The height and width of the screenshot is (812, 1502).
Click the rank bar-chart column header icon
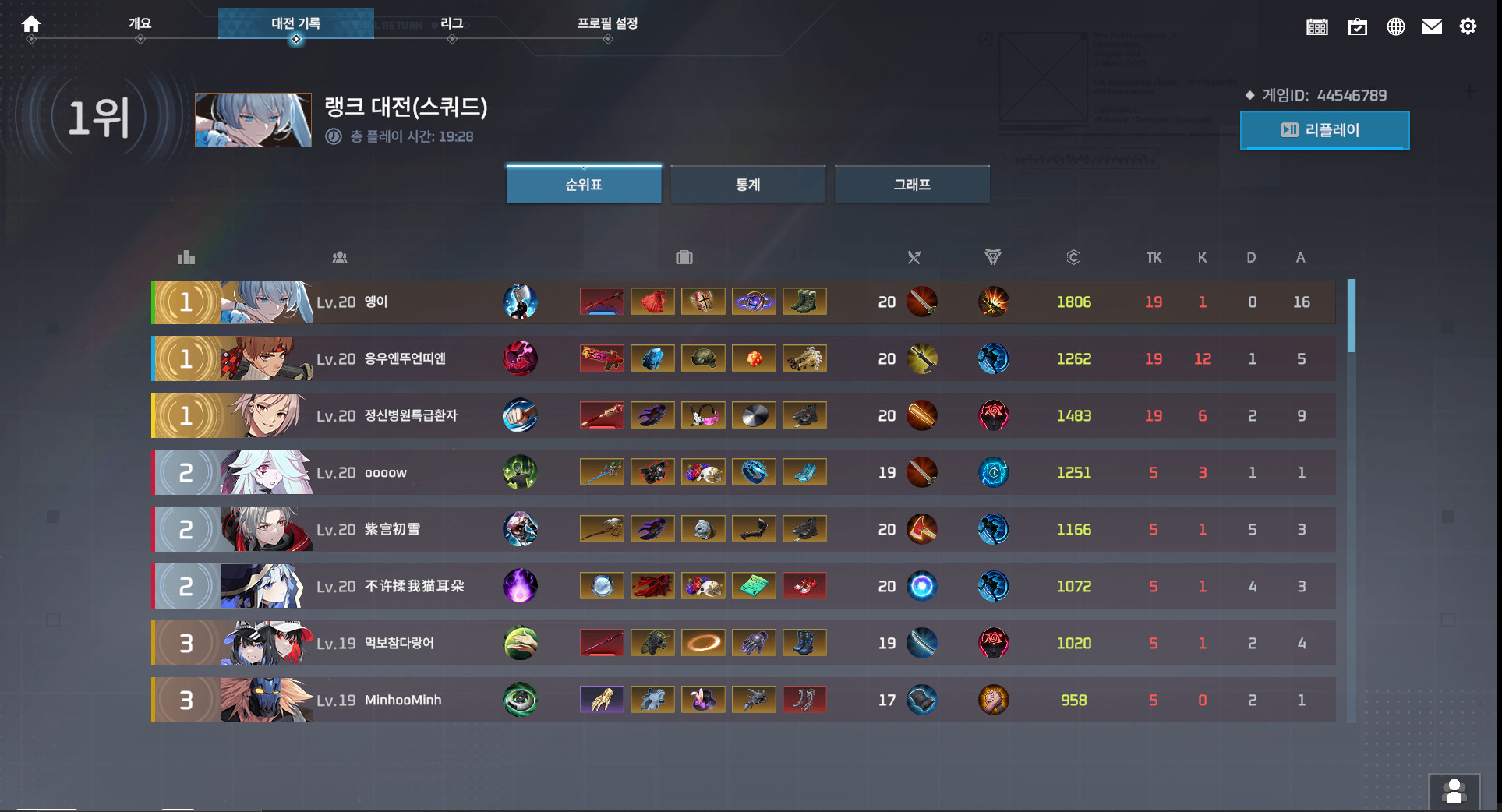pyautogui.click(x=186, y=257)
